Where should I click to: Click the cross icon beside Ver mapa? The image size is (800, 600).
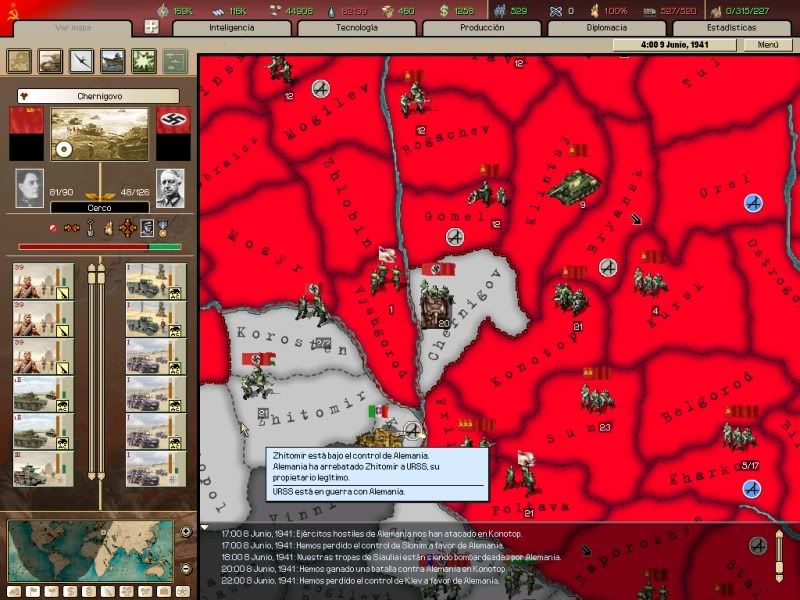coord(151,27)
